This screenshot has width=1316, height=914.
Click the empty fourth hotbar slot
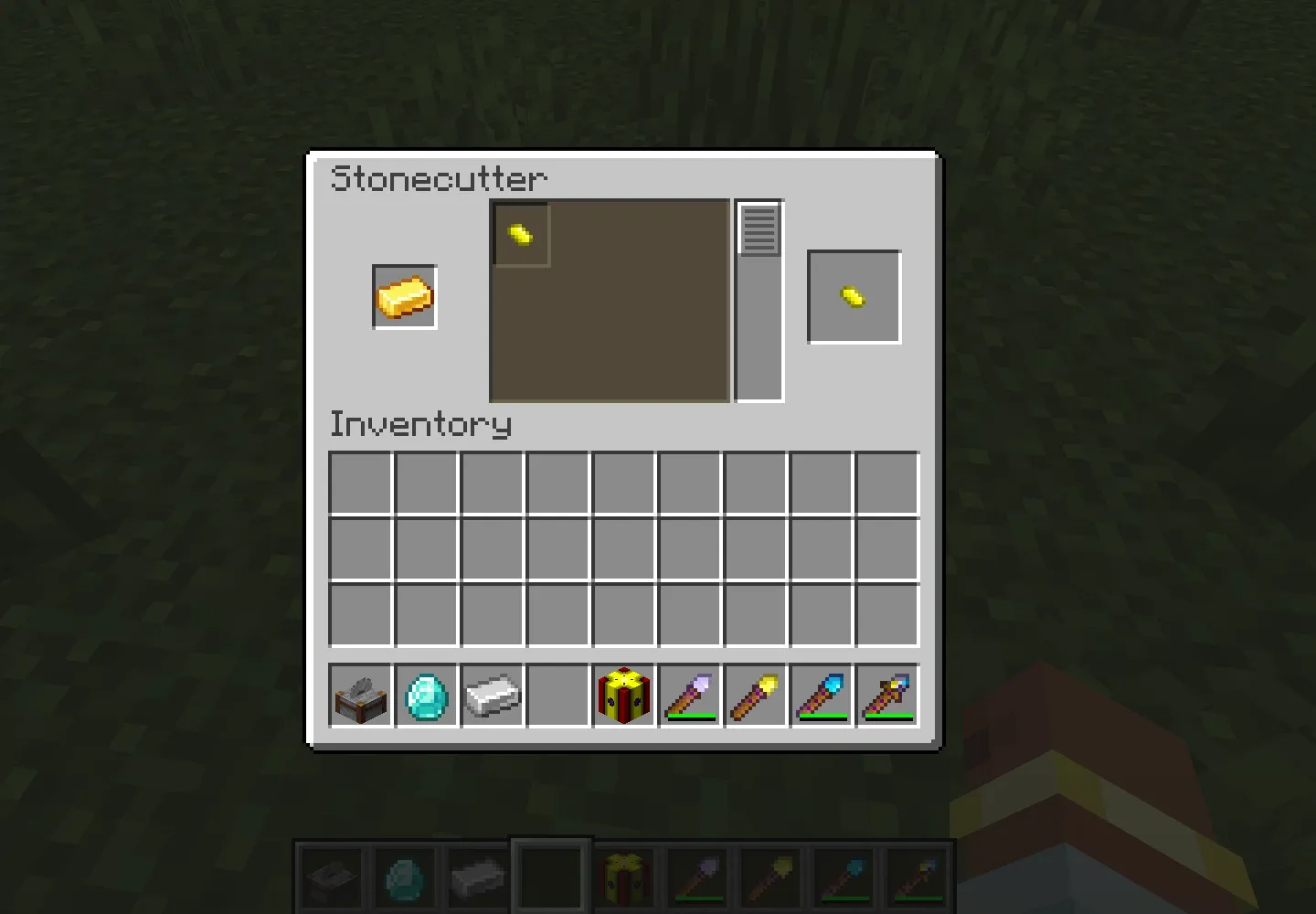[557, 696]
